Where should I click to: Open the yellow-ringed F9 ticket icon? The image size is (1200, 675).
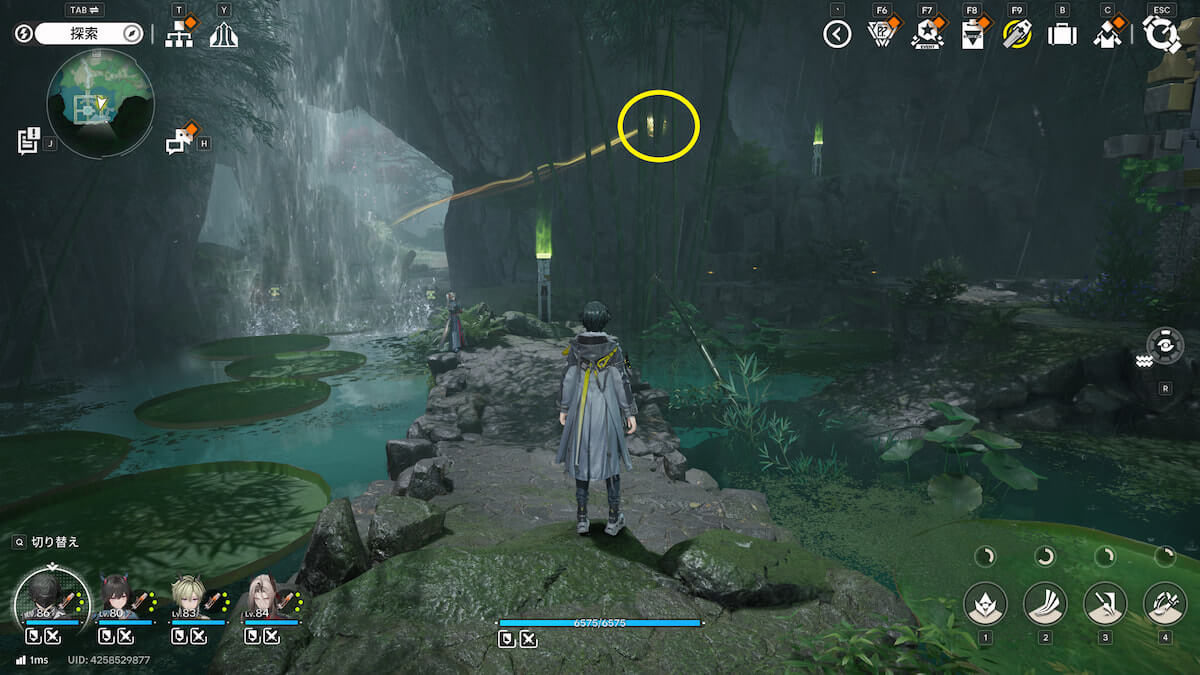[1017, 34]
